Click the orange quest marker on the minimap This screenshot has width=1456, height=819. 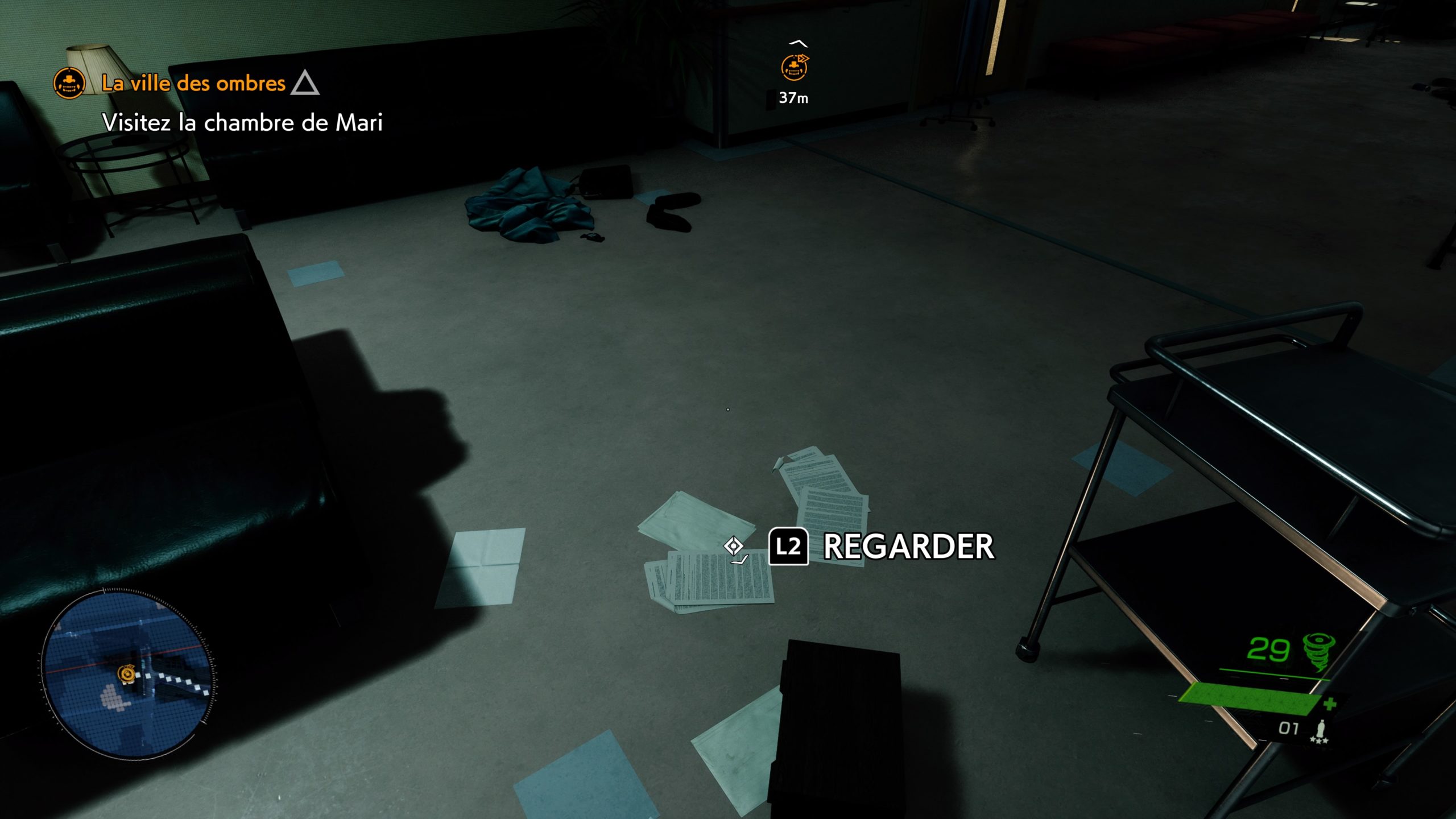tap(126, 674)
